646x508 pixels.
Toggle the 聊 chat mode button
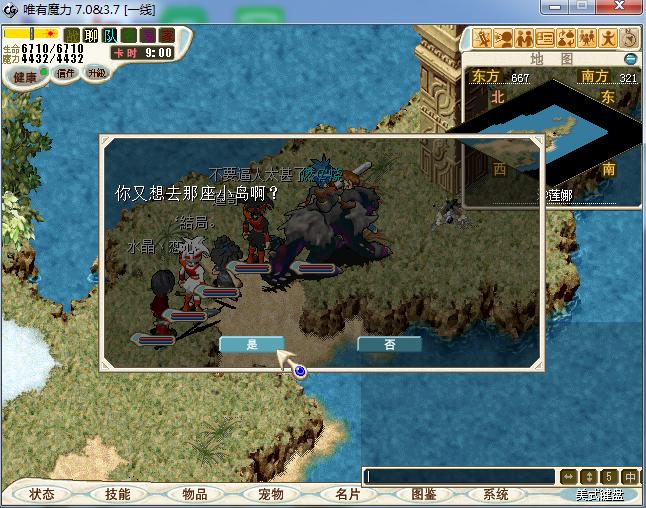tap(90, 35)
